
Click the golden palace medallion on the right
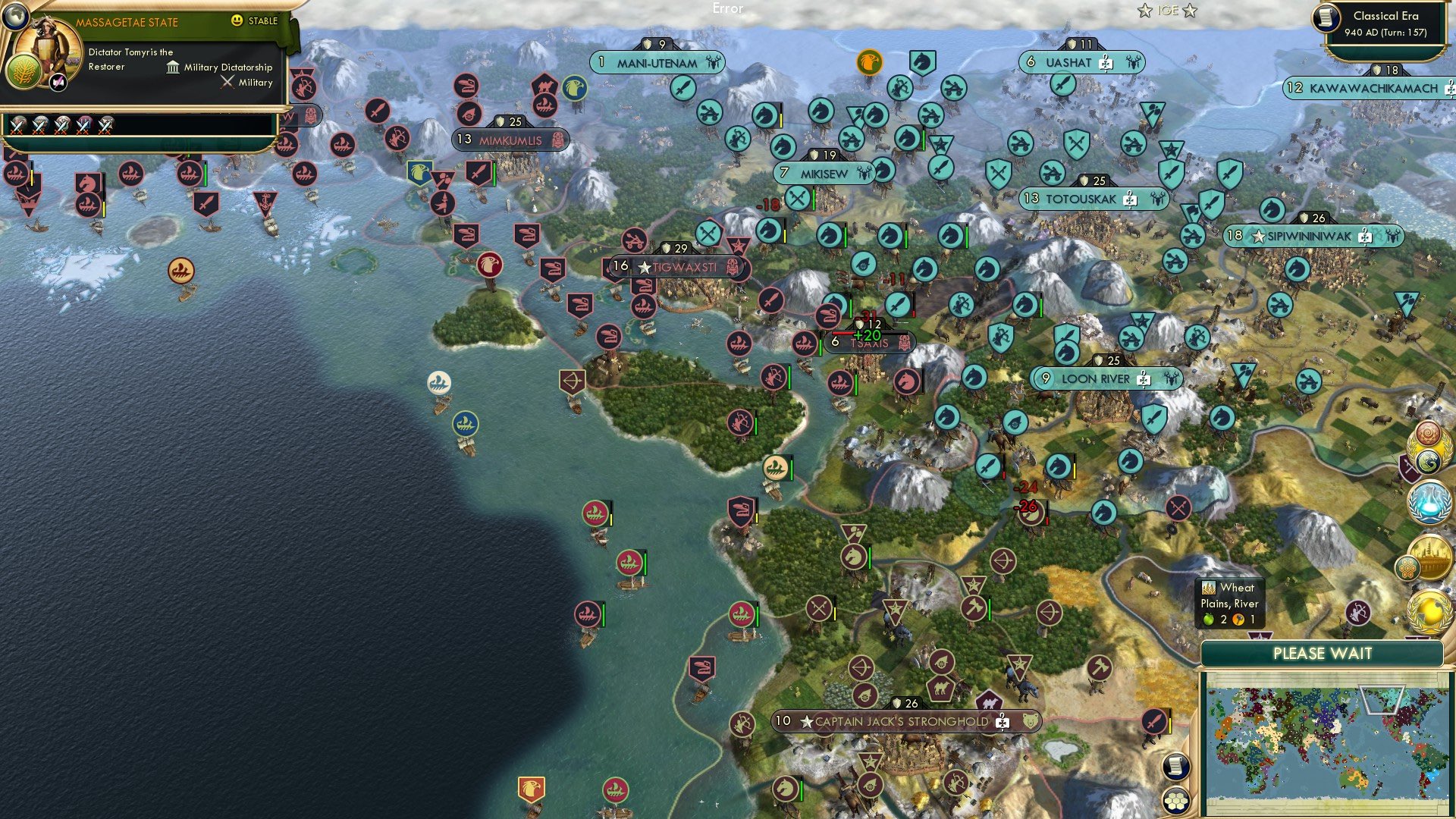click(x=1432, y=557)
